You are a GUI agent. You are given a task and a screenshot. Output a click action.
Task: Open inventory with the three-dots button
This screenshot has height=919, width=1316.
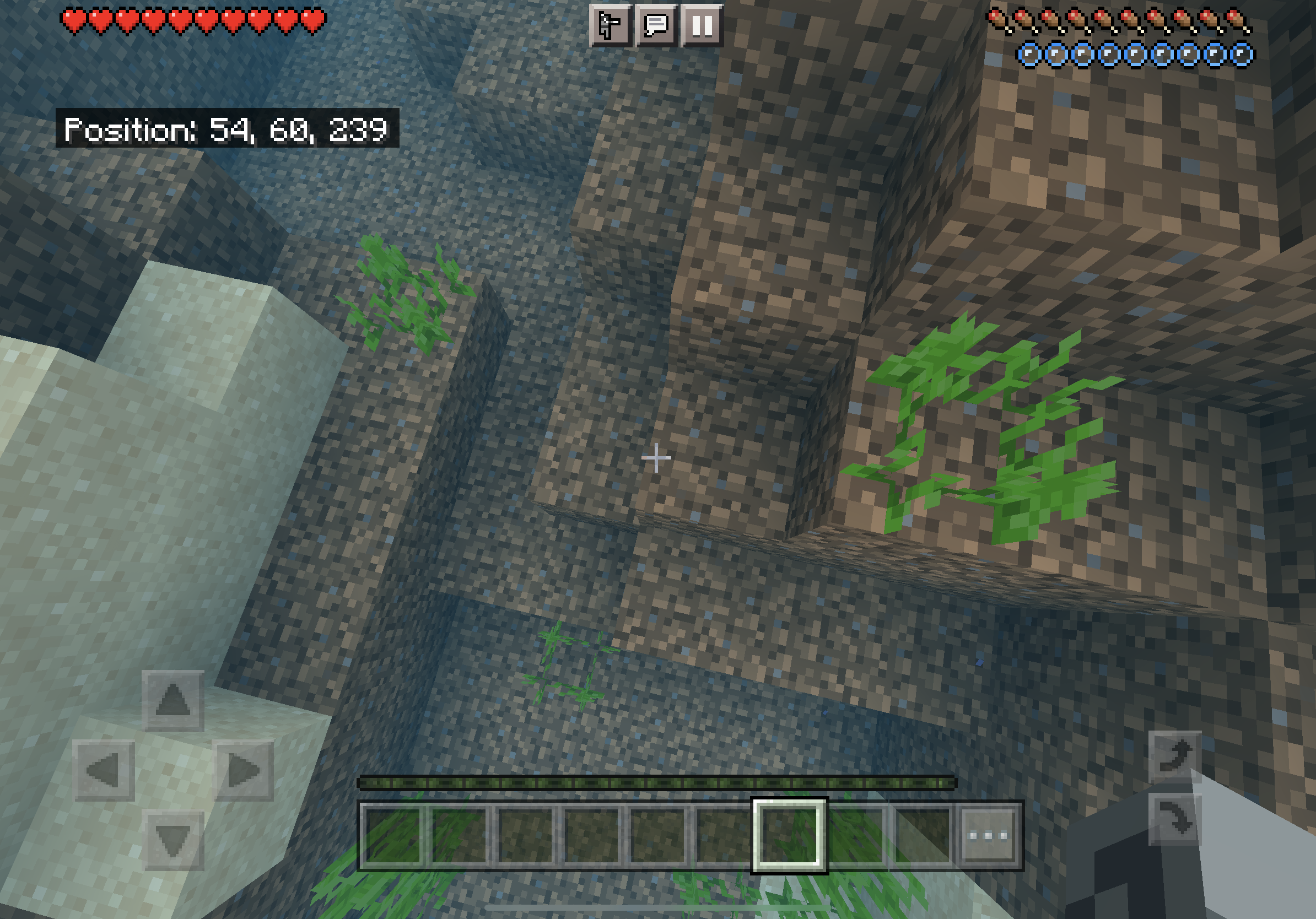(988, 835)
